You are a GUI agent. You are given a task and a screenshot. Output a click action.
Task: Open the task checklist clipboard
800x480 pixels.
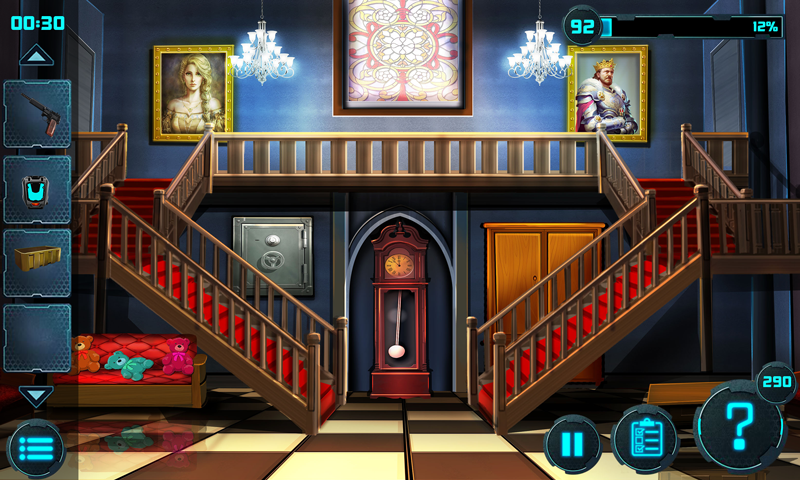click(645, 440)
